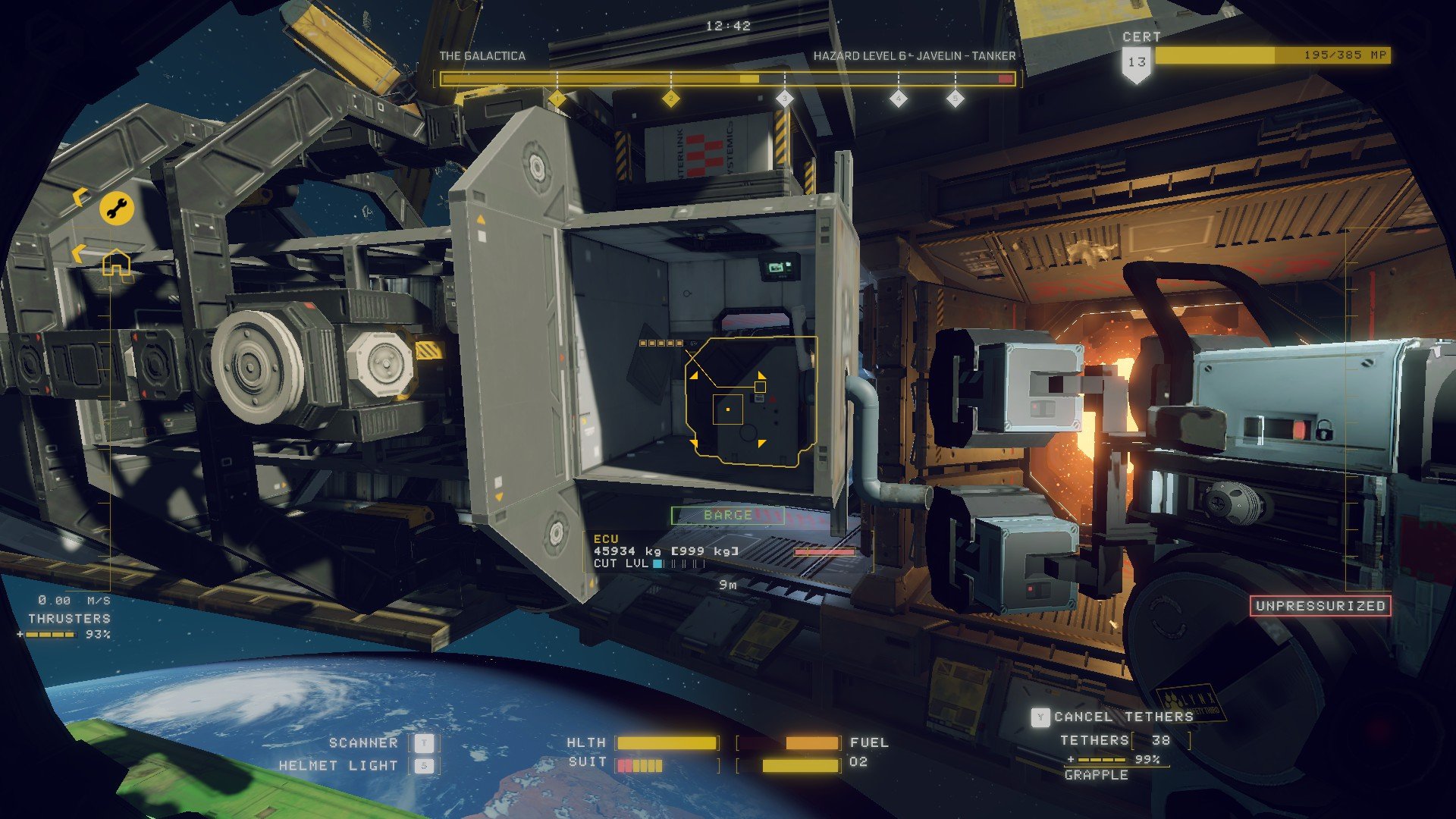Screen dimensions: 1456x819
Task: Click salvage goal marker 4
Action: (898, 99)
